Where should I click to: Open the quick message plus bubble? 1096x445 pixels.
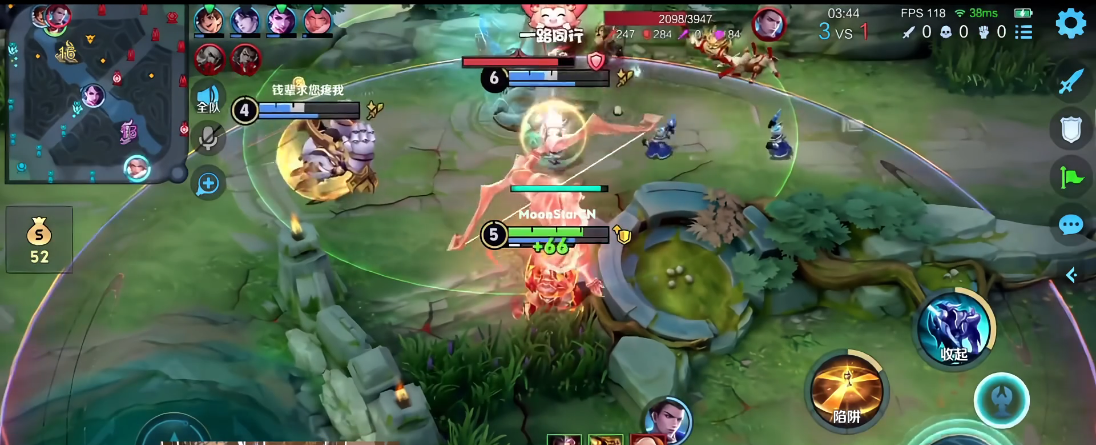208,182
